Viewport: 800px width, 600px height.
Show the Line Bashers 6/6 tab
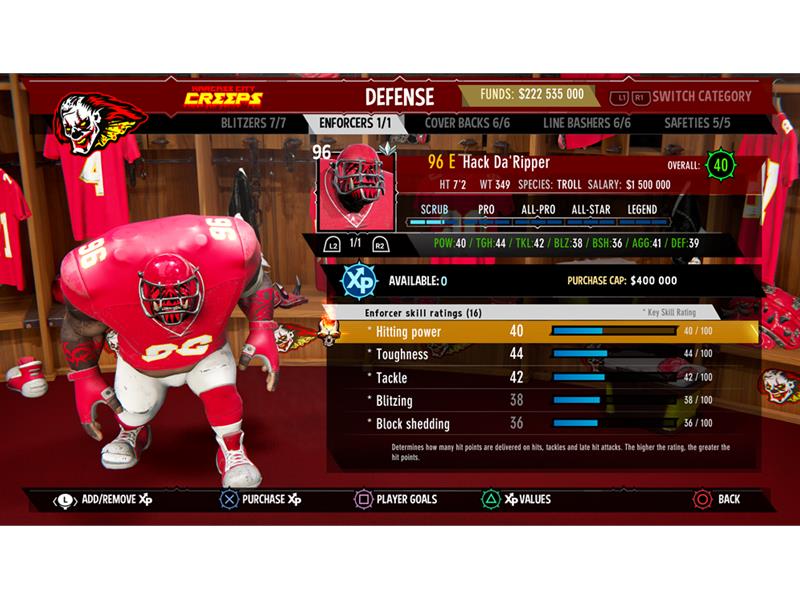587,123
